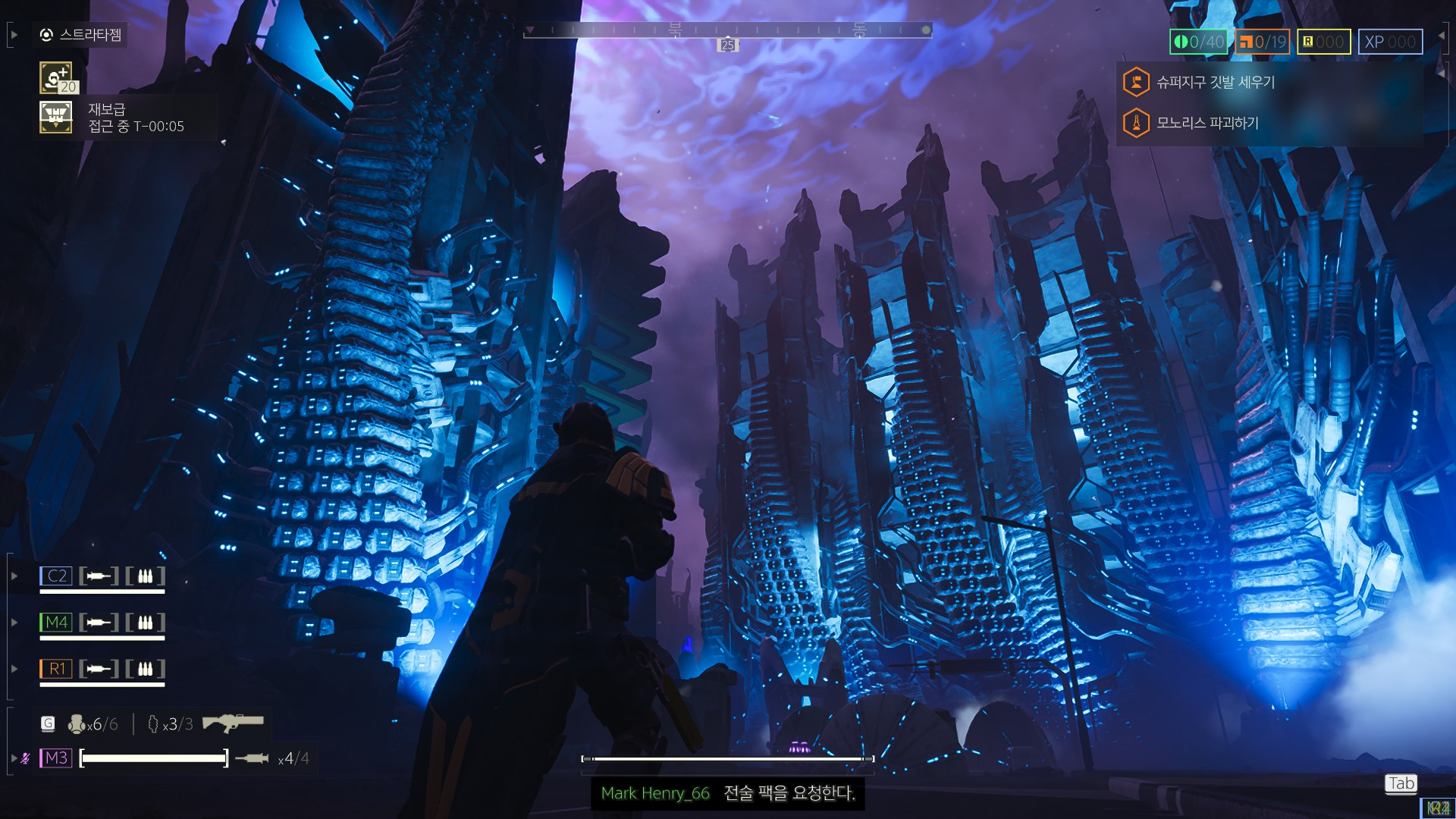Viewport: 1456px width, 819px height.
Task: Select the Reinforce stratagem icon
Action: 55,77
